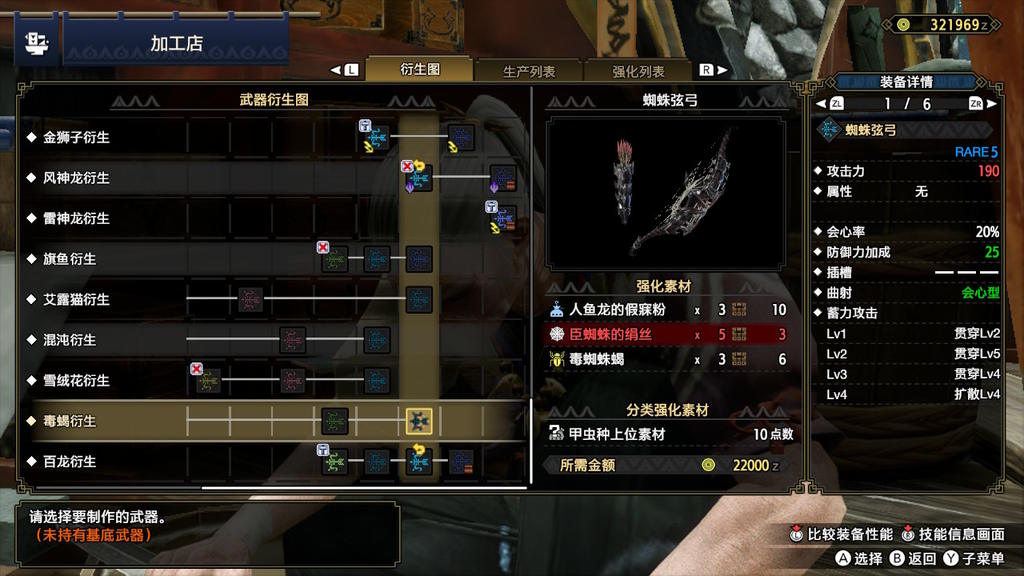Open the 生产列表 tab
Viewport: 1024px width, 576px height.
(529, 71)
